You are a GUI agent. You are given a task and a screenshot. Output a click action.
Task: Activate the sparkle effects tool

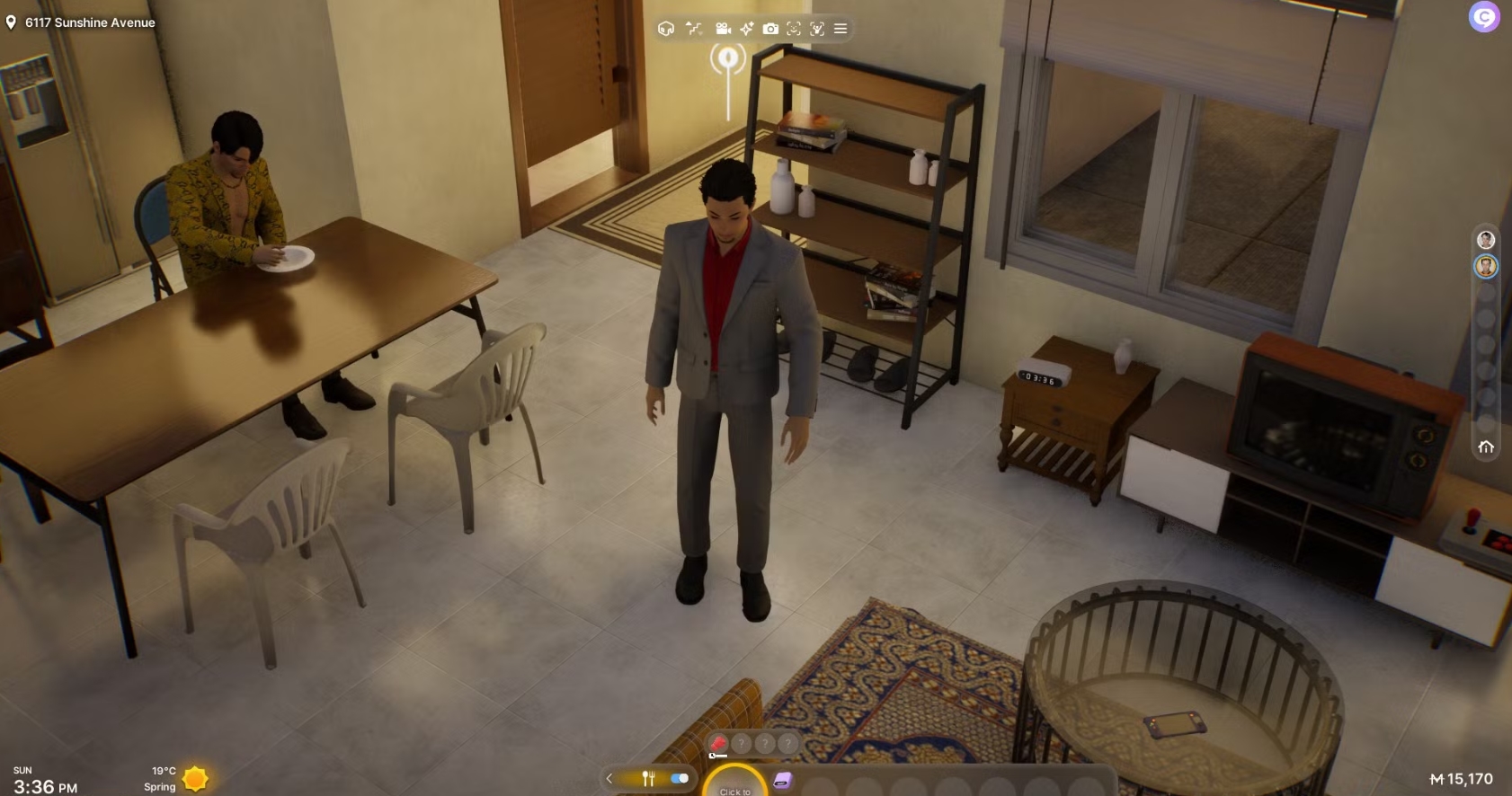point(746,28)
